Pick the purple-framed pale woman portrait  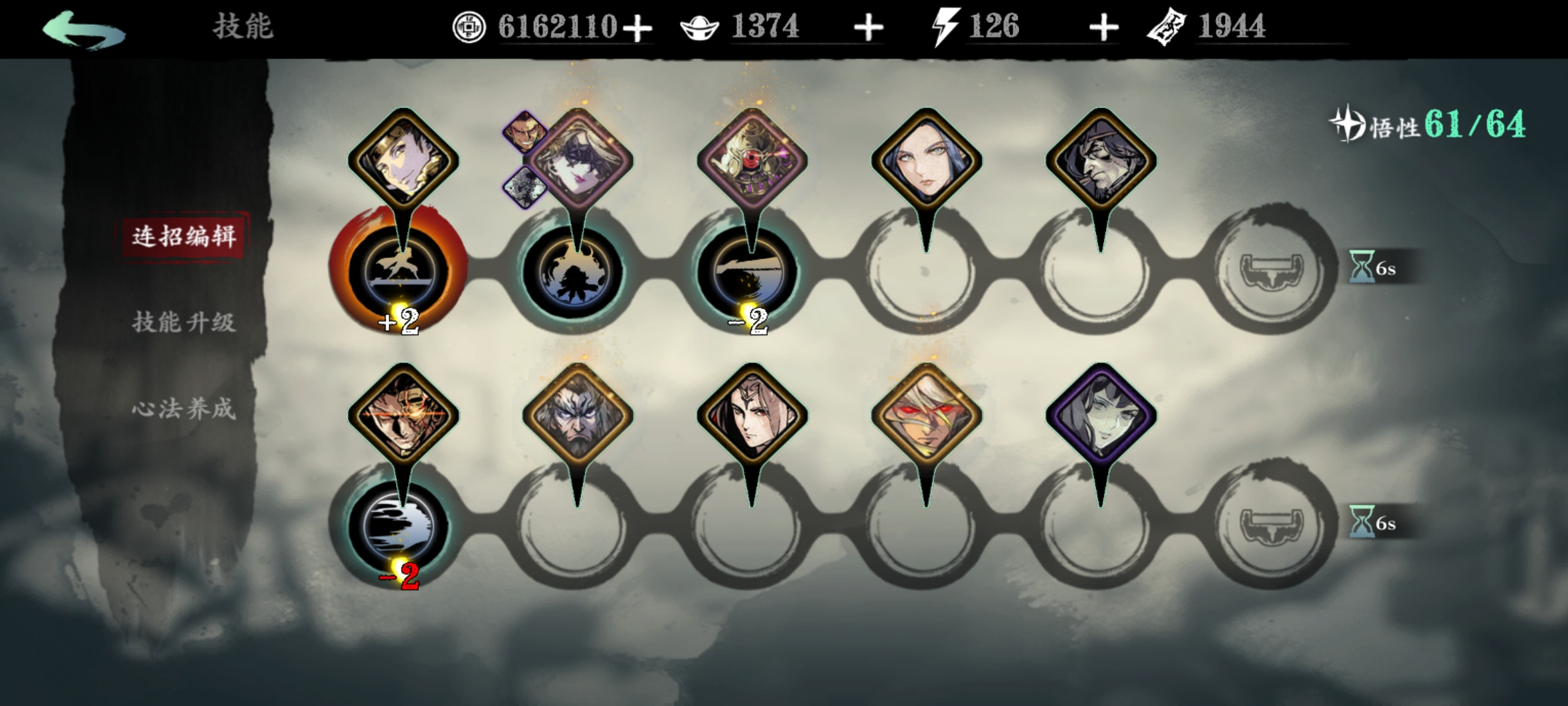point(1101,416)
